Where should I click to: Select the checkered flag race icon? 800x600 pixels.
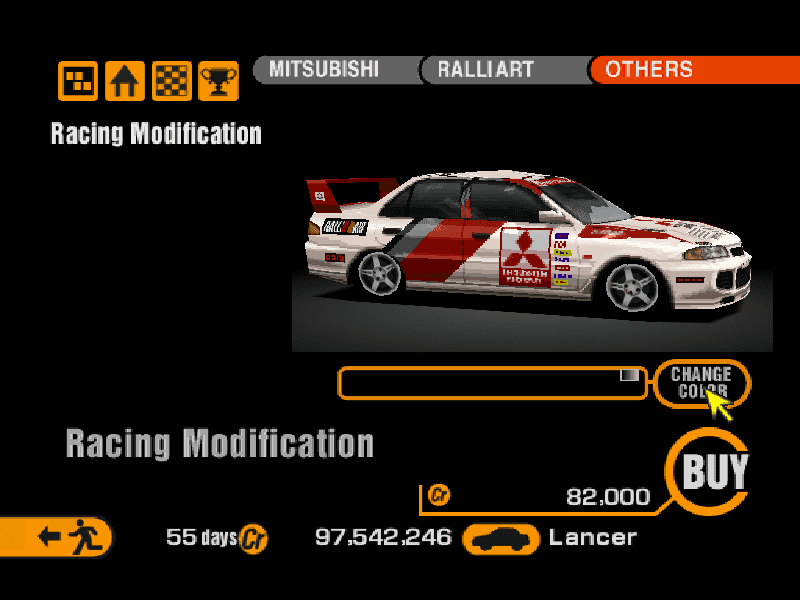tap(172, 81)
